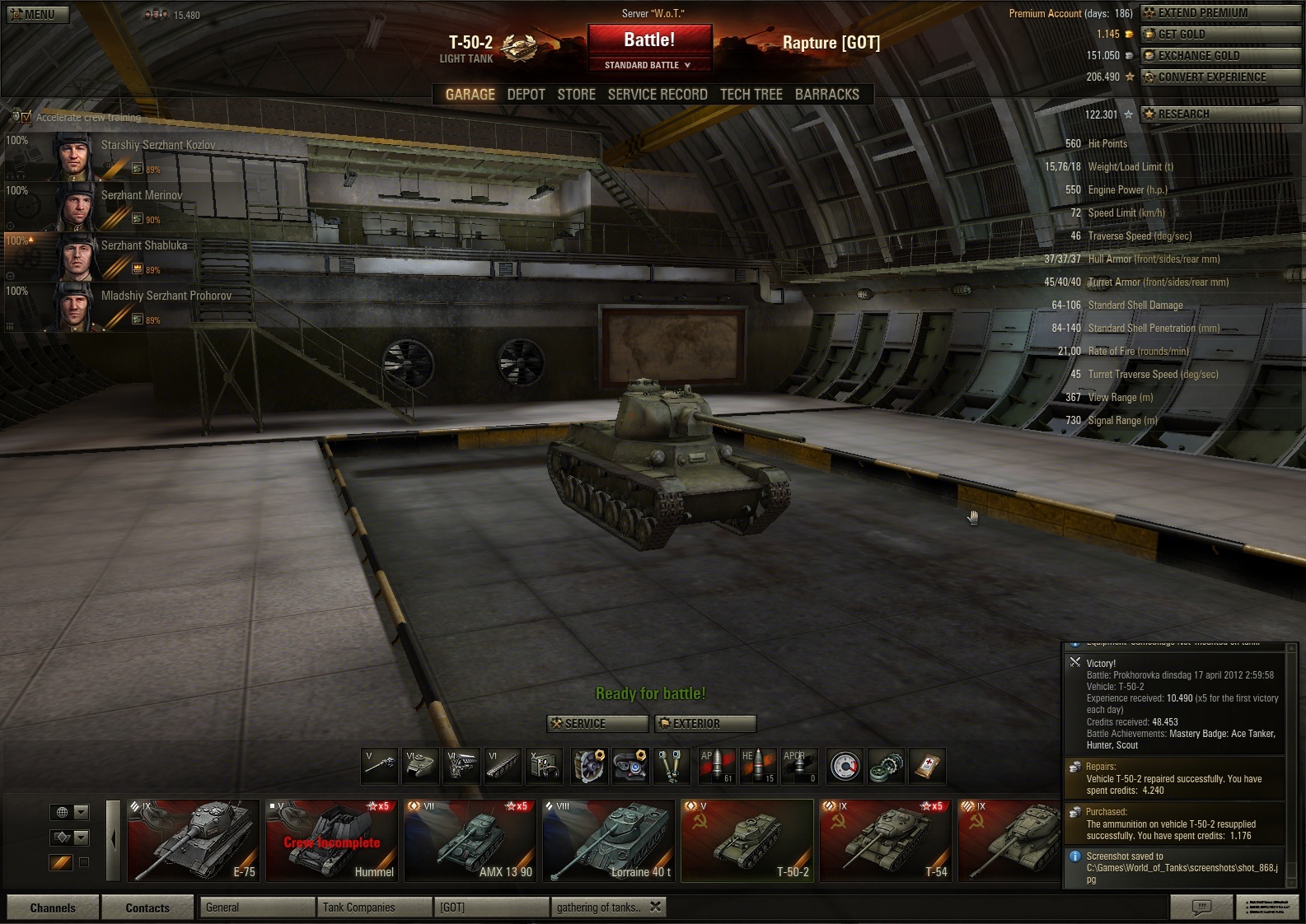Open the Exterior customization button

705,724
